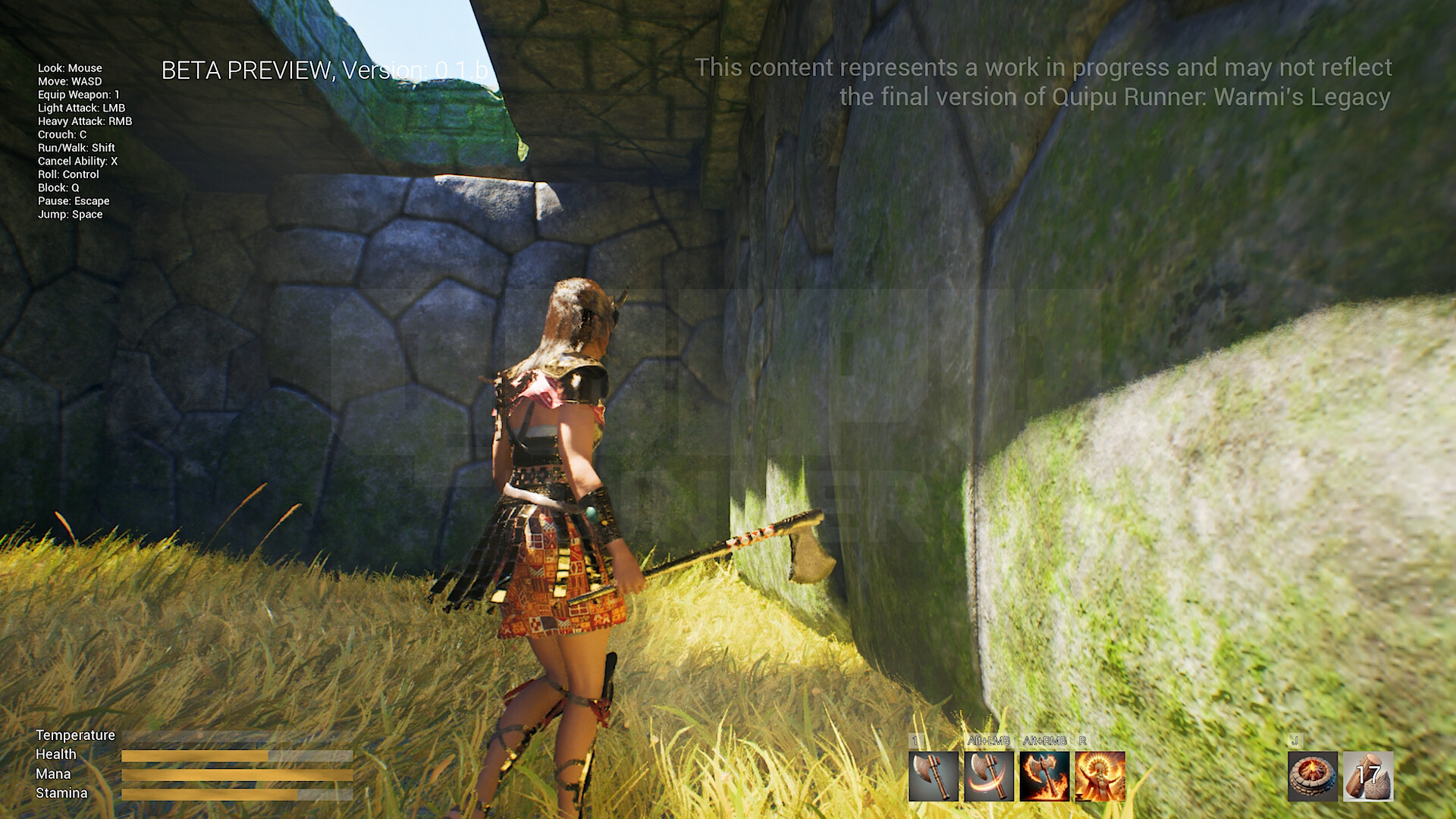Click the 'Pause: Escape' keybind entry
The width and height of the screenshot is (1456, 819).
tap(74, 201)
